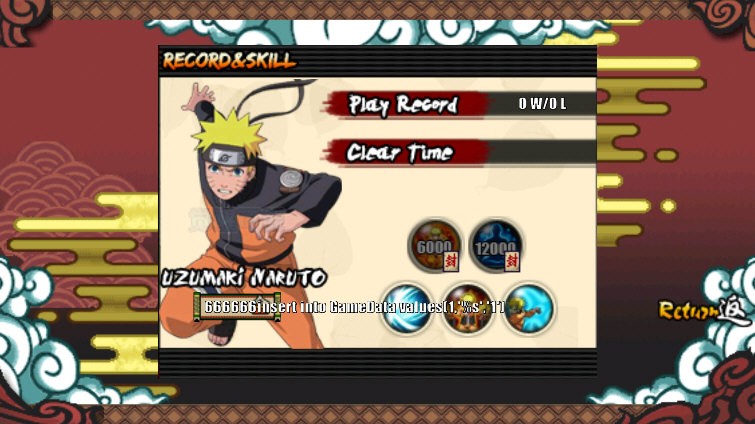Select the sealed 12000-point blue skill
The image size is (755, 424).
click(495, 245)
